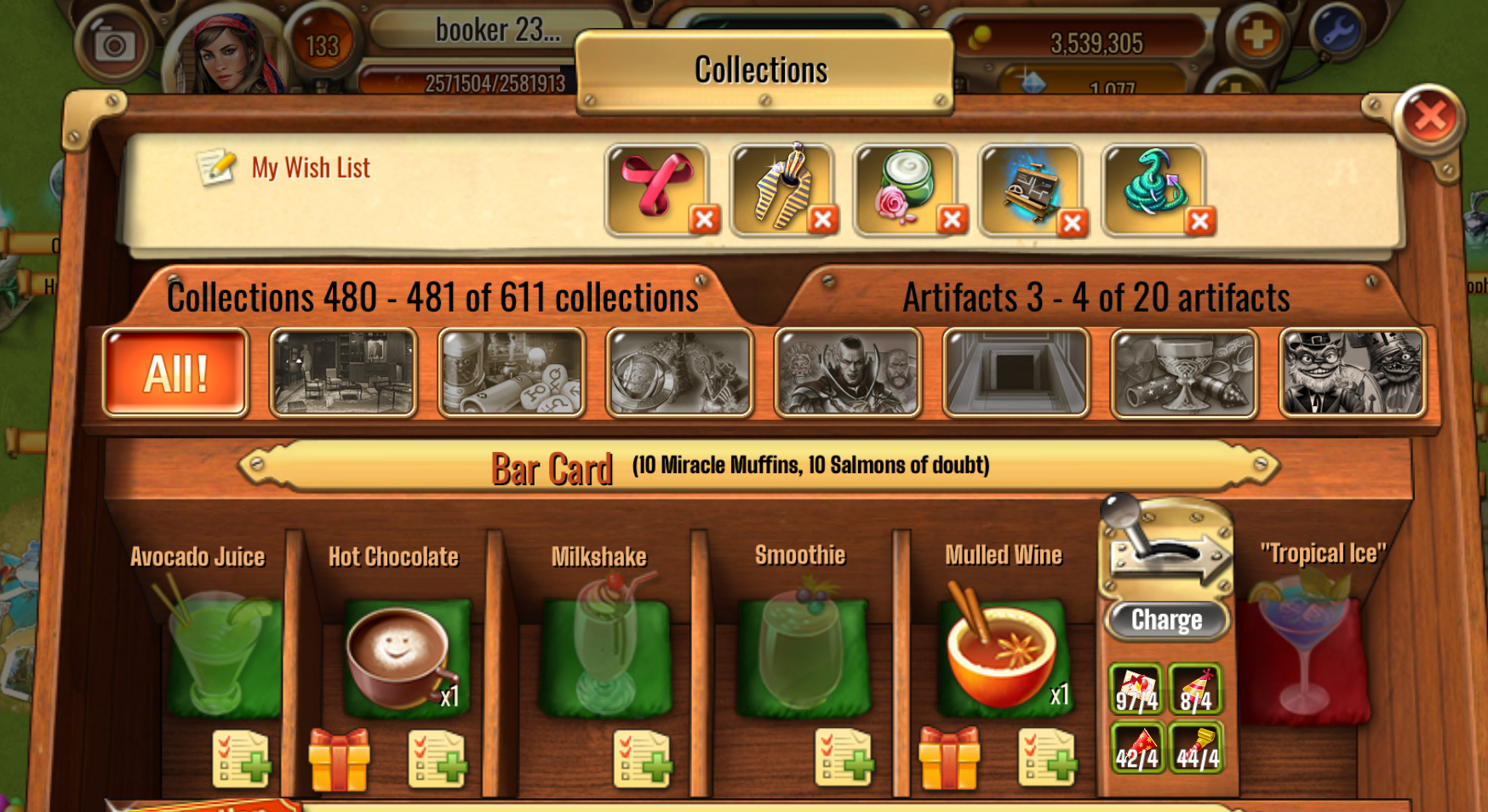Image resolution: width=1488 pixels, height=812 pixels.
Task: Add Avocado Juice to wish list
Action: coord(242,758)
